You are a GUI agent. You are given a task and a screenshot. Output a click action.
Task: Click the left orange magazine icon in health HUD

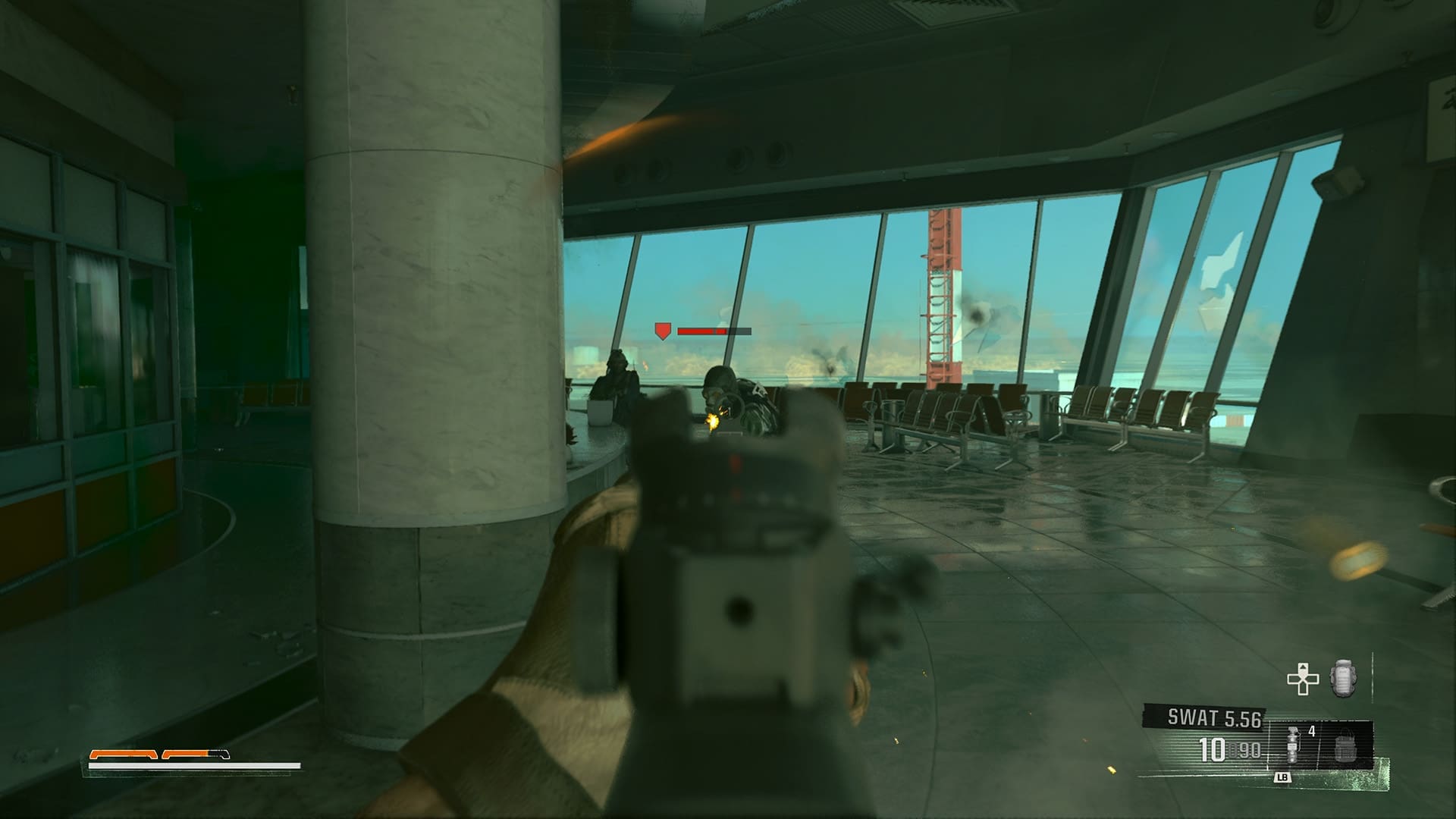(124, 755)
